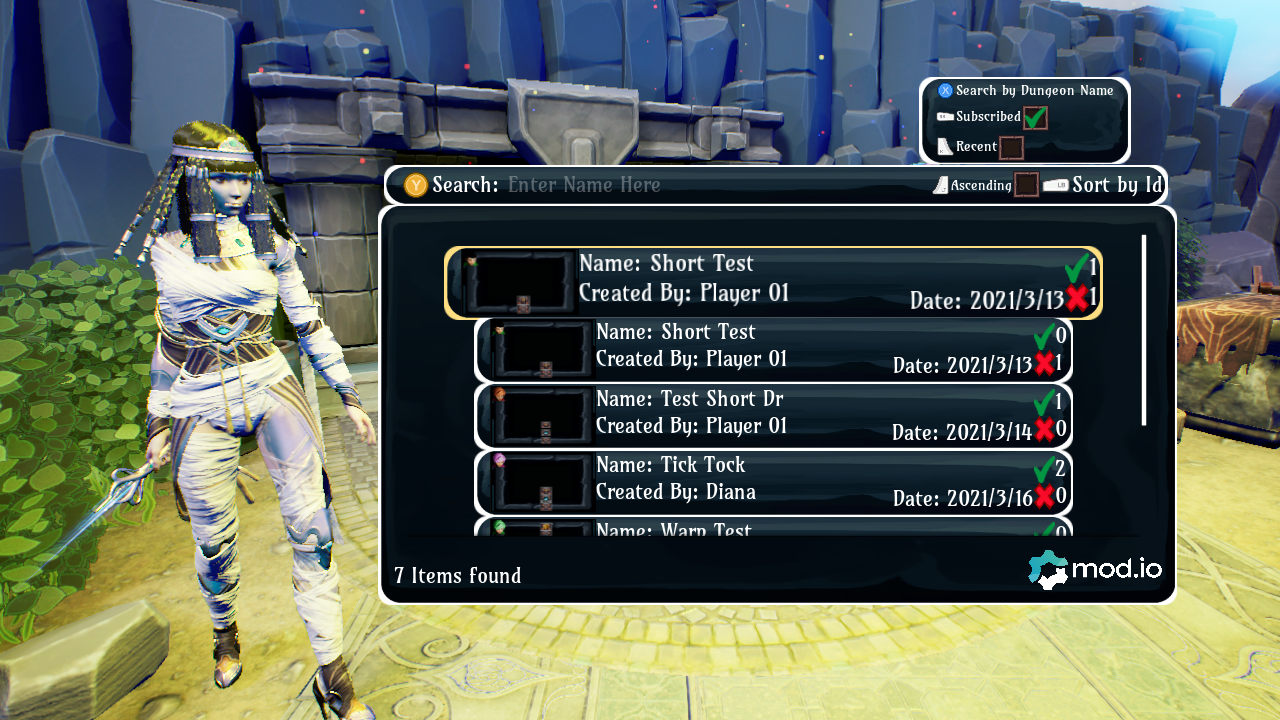Tick the Ascending sort checkbox
This screenshot has width=1280, height=720.
point(1026,185)
